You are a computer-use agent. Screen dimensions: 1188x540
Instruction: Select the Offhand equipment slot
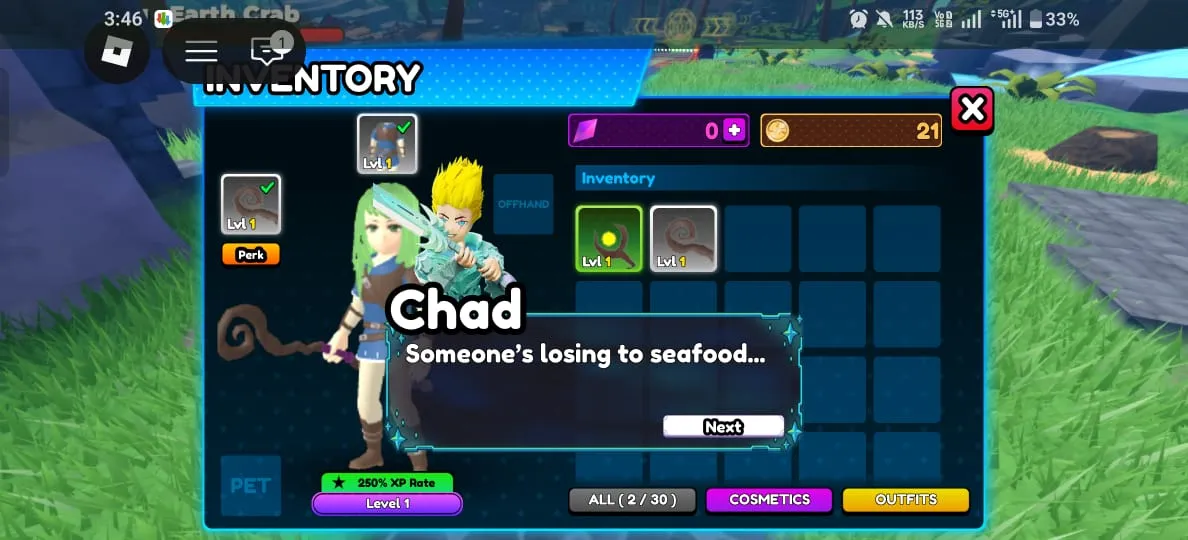(523, 204)
